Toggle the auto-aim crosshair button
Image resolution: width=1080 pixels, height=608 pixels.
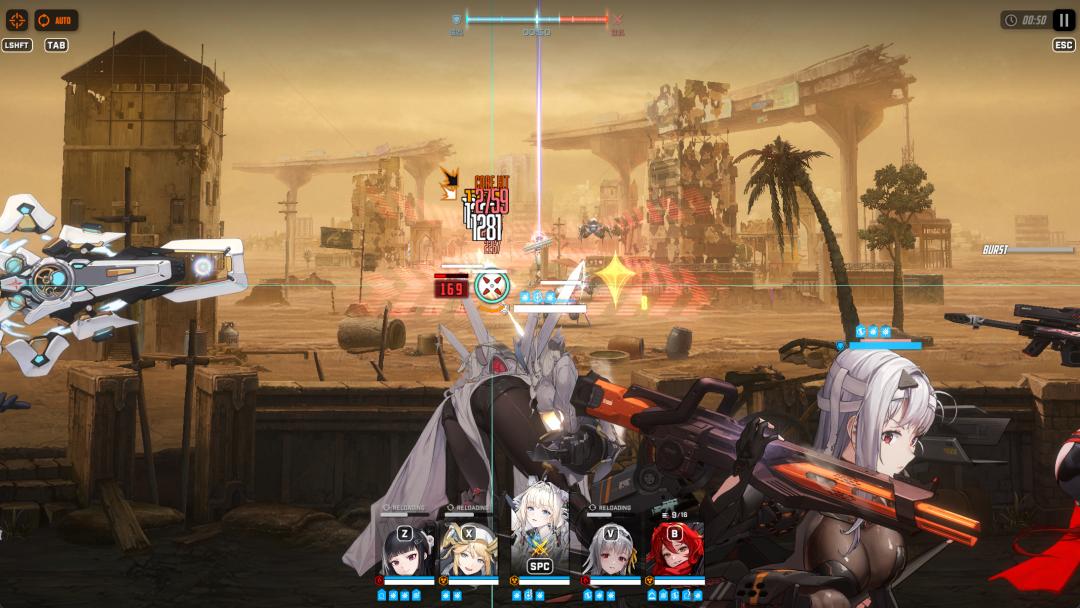tap(17, 20)
